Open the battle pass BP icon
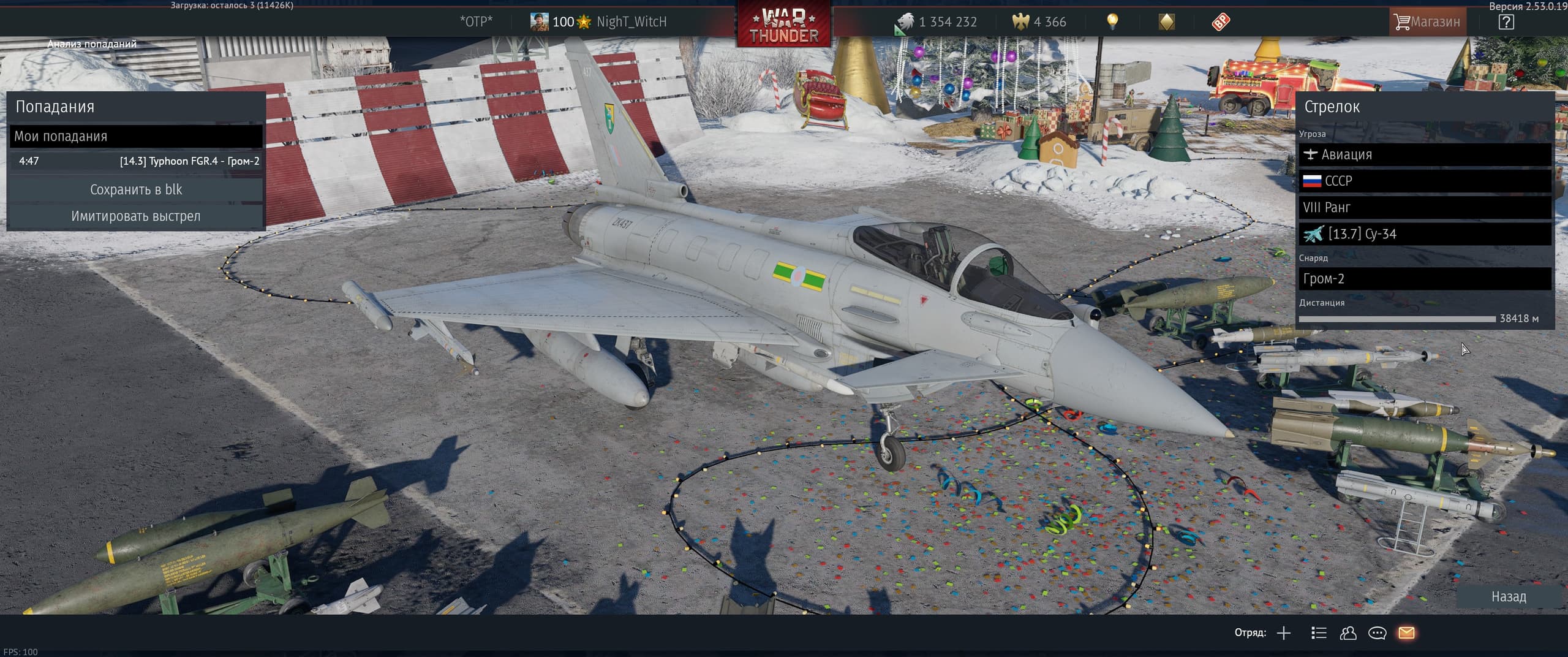1568x657 pixels. click(x=1220, y=22)
